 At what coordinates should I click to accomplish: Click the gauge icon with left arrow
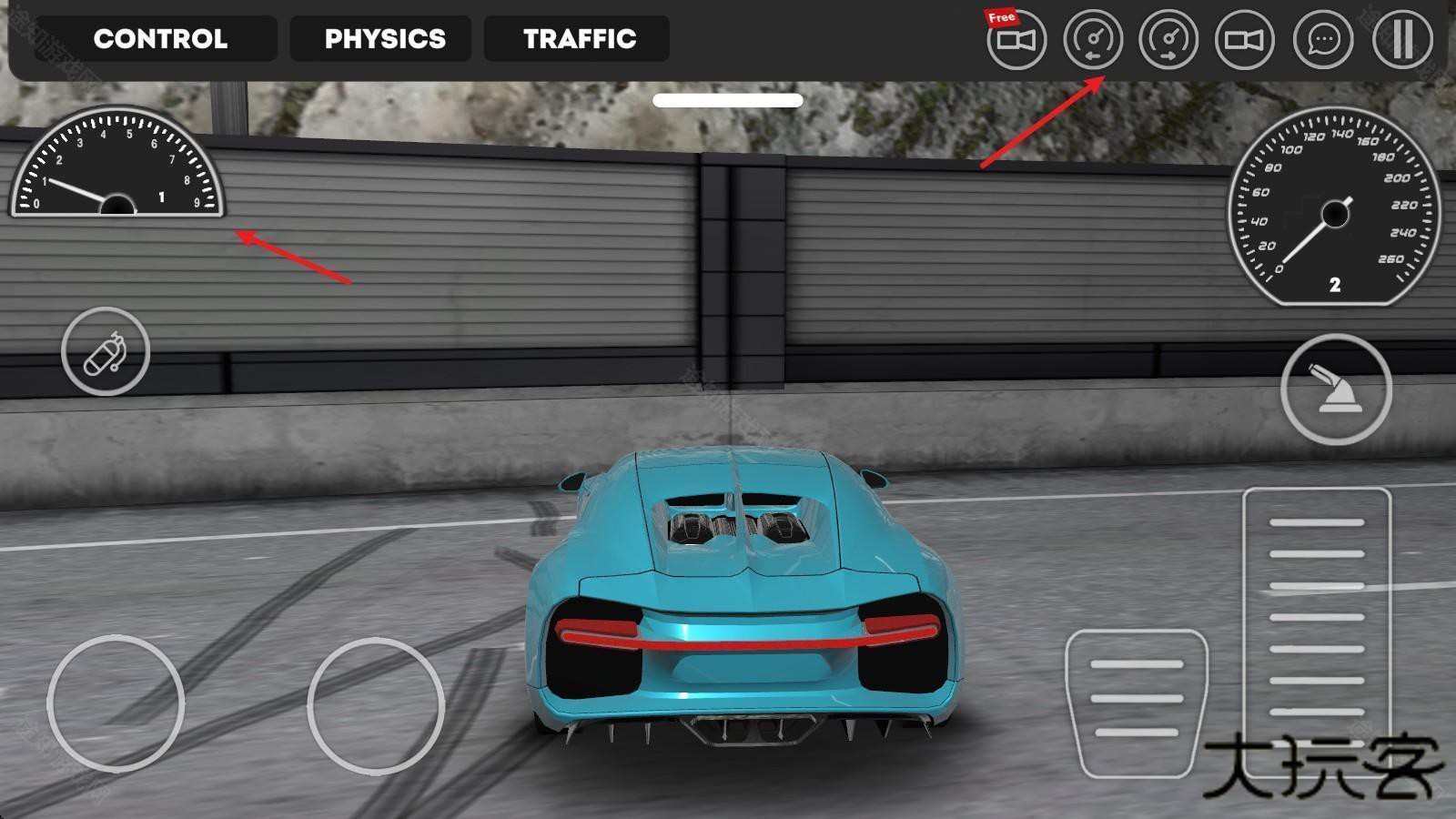[1093, 40]
